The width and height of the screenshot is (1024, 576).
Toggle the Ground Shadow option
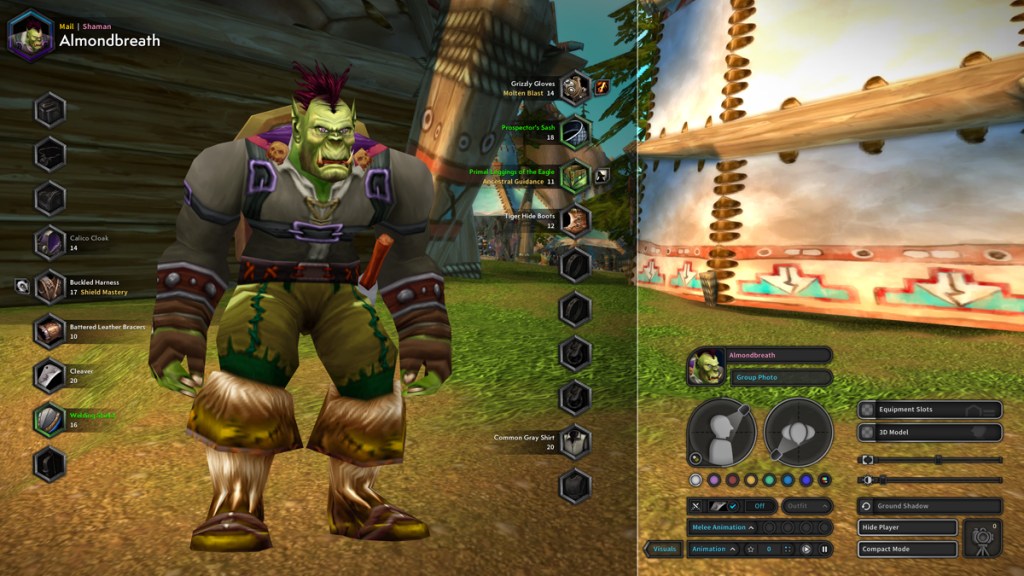pos(930,506)
